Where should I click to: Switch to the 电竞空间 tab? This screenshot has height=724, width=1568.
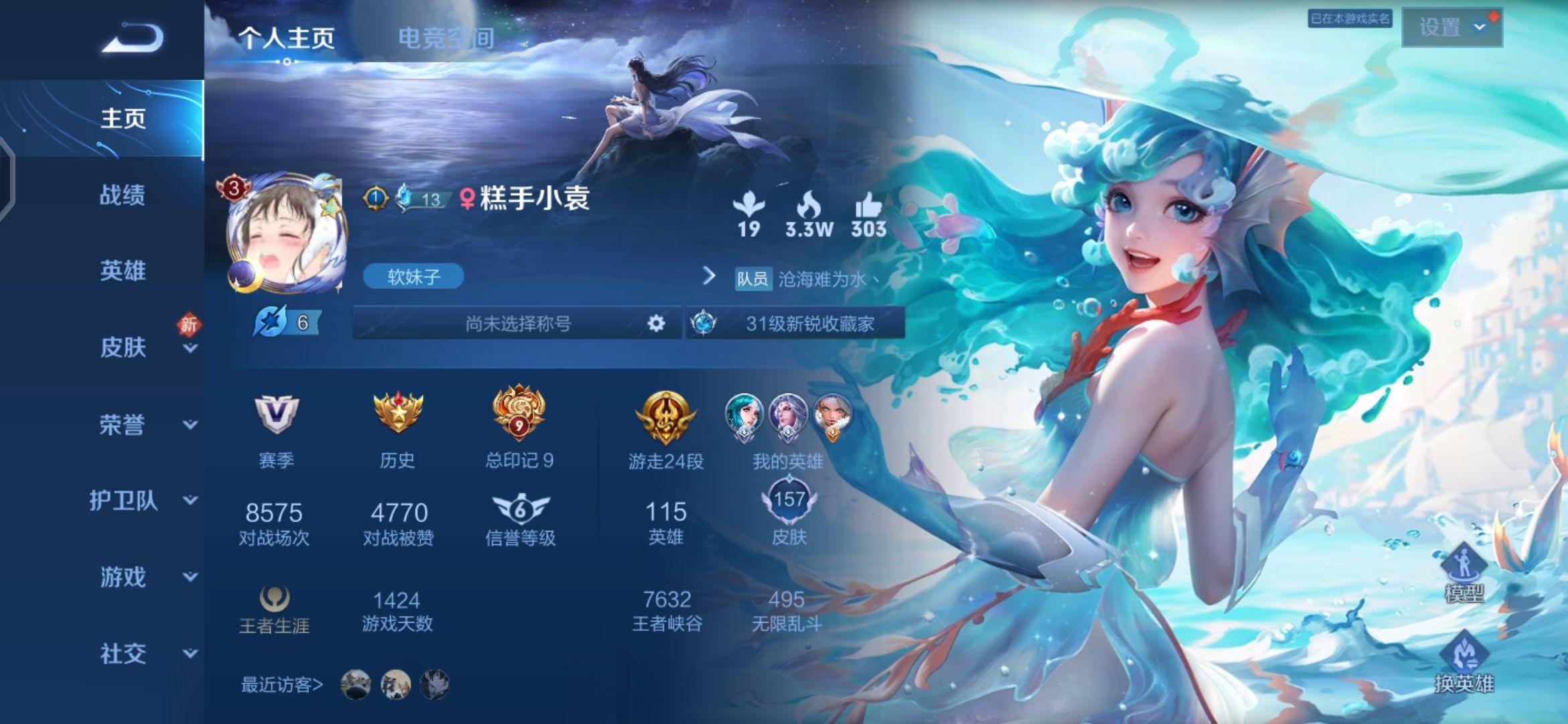pyautogui.click(x=447, y=38)
